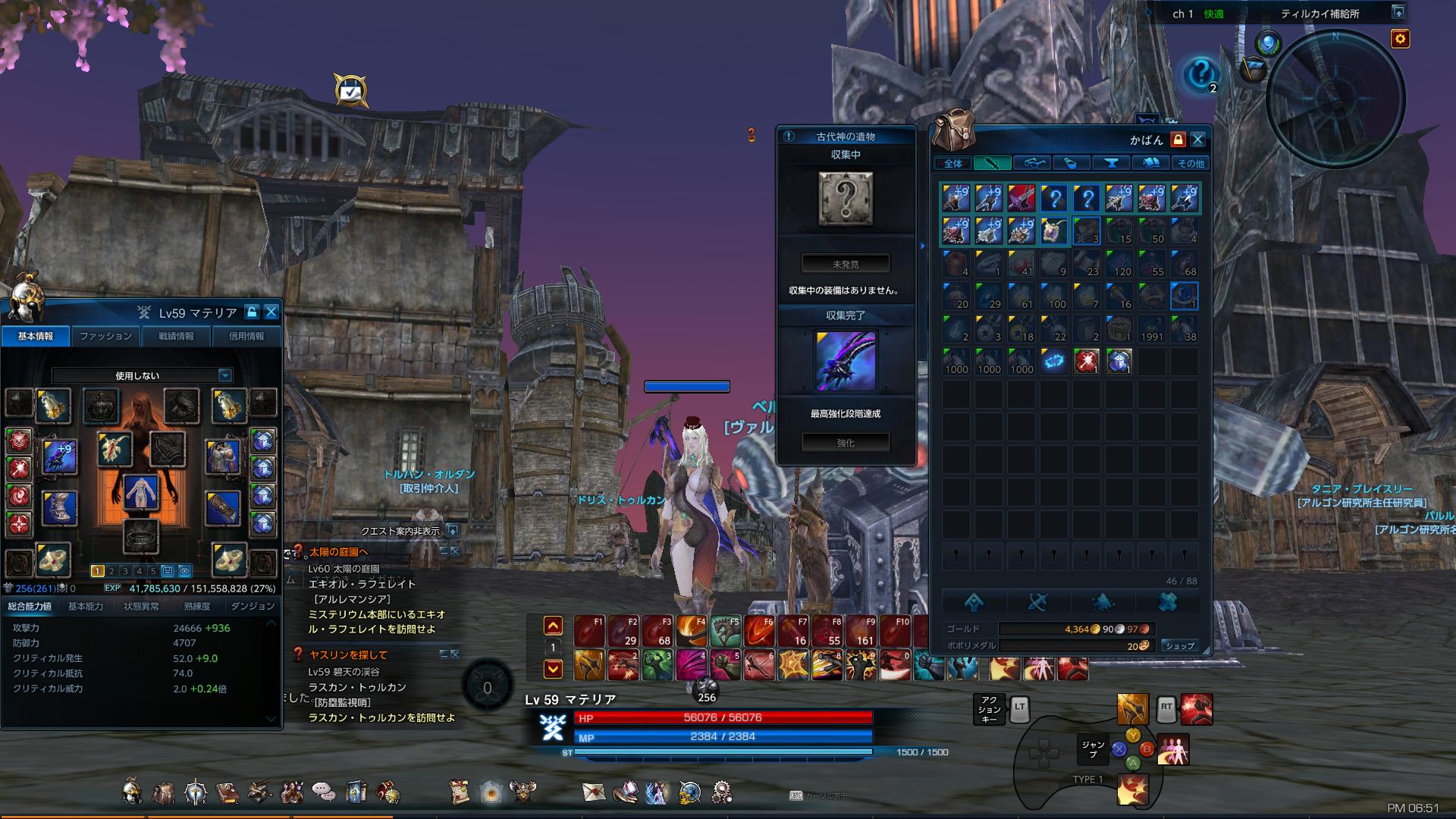Screen dimensions: 1456x819
Task: Close the かばん inventory window
Action: click(1197, 140)
